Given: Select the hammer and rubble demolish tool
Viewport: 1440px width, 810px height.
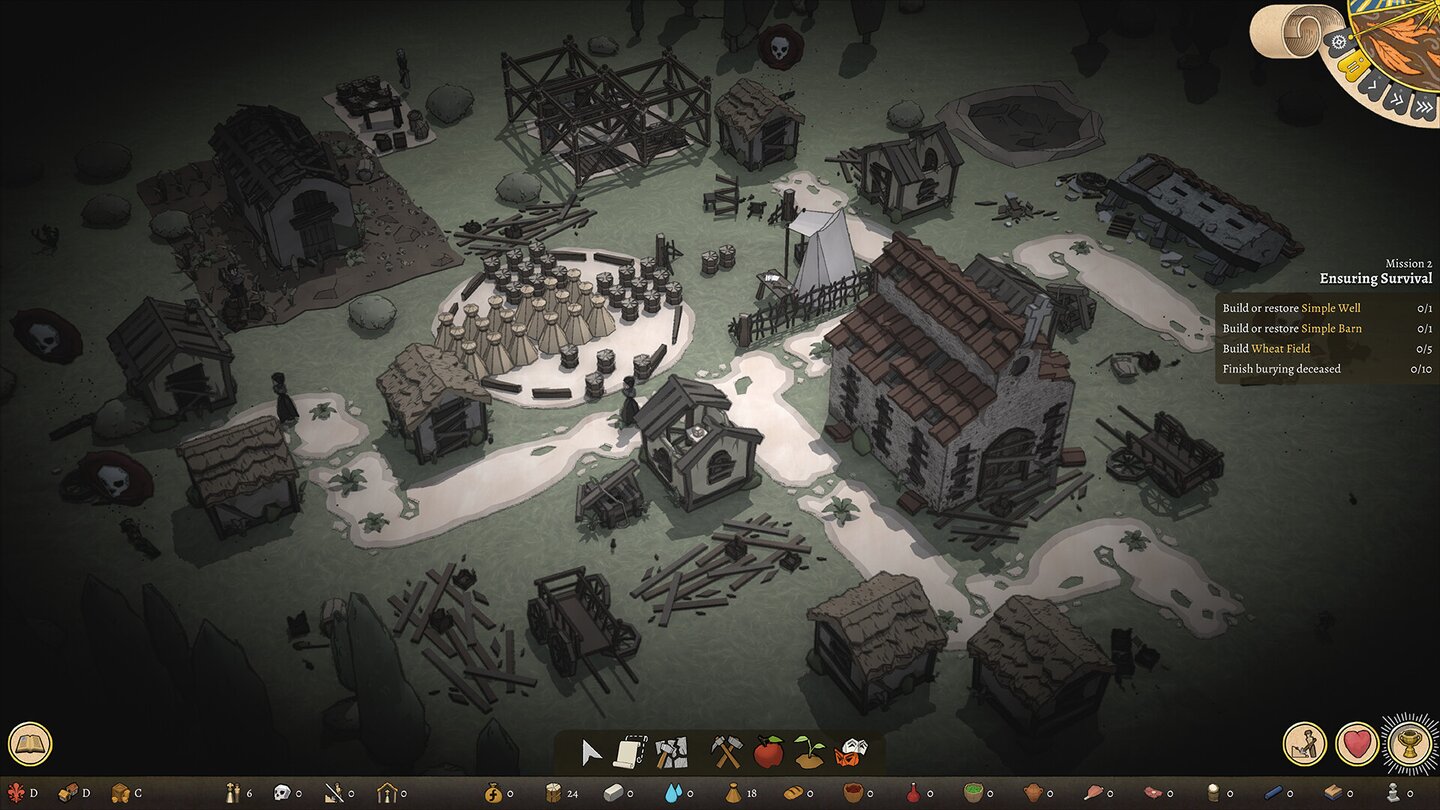Looking at the screenshot, I should tap(671, 752).
